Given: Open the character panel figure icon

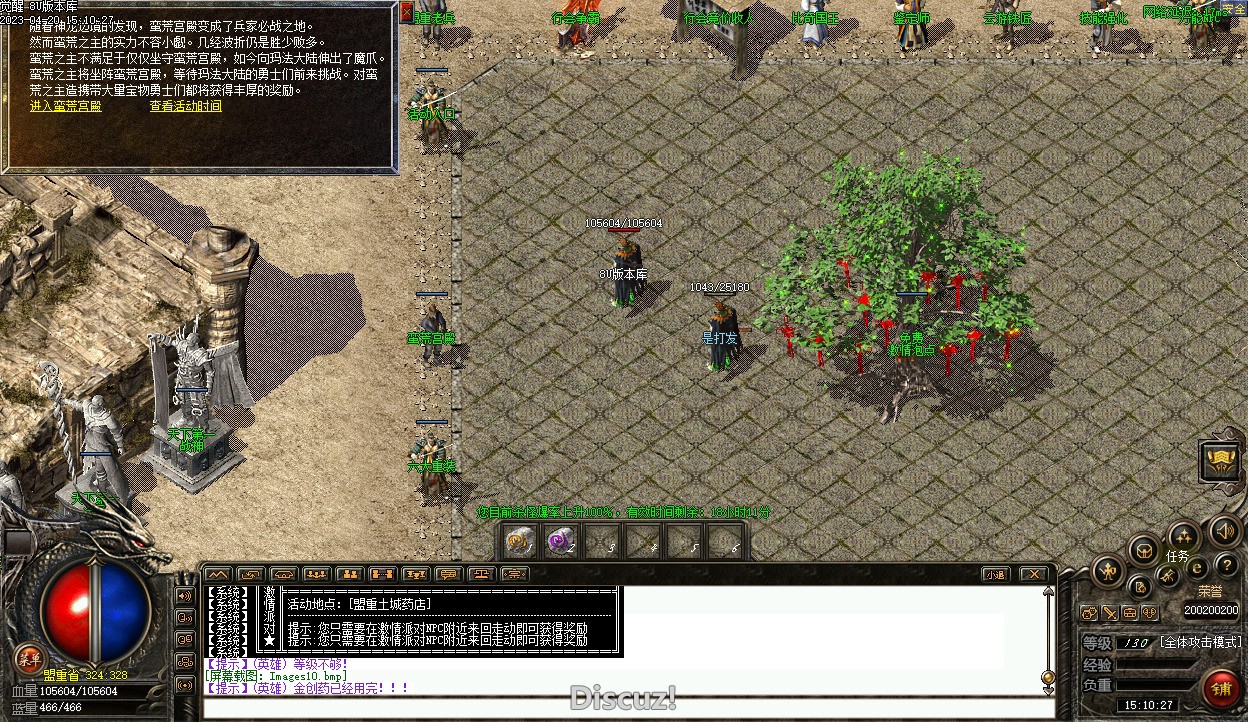Looking at the screenshot, I should (x=1107, y=571).
